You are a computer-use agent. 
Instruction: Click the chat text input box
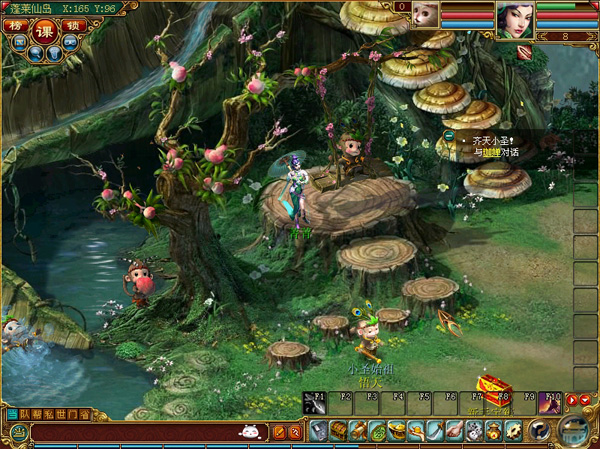click(x=130, y=432)
